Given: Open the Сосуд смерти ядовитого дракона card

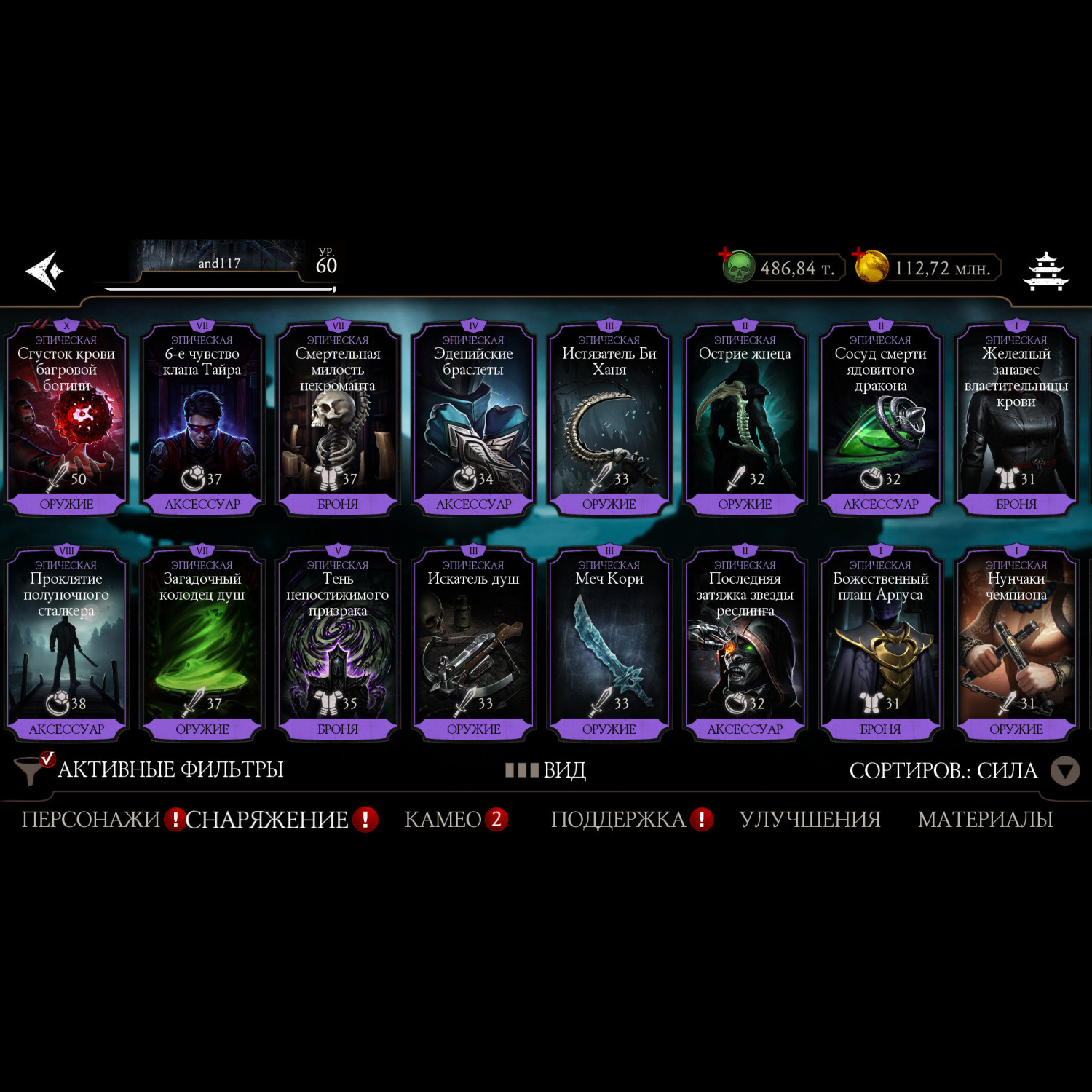Looking at the screenshot, I should pyautogui.click(x=880, y=420).
